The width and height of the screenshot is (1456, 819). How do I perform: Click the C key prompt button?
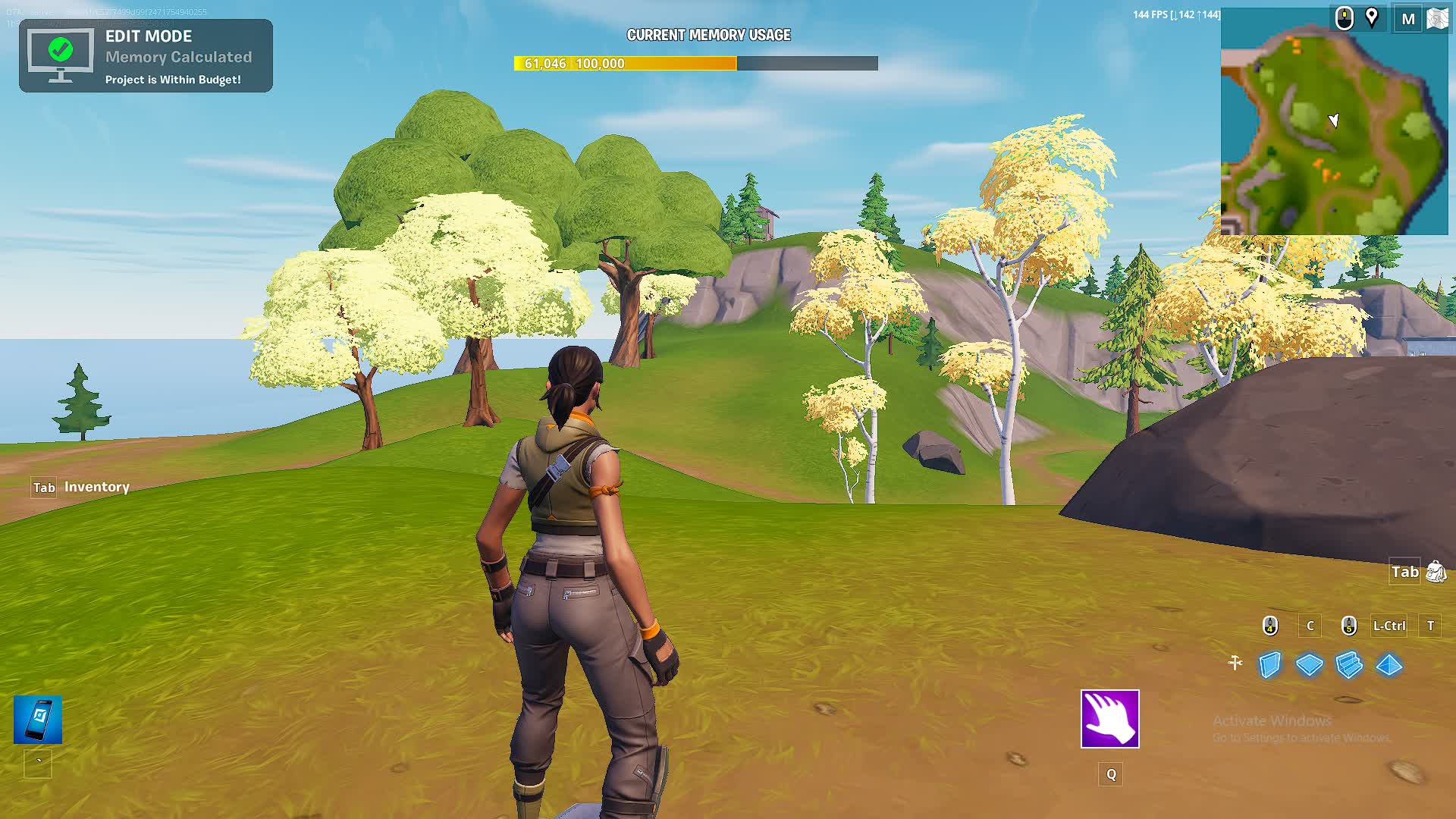coord(1310,626)
